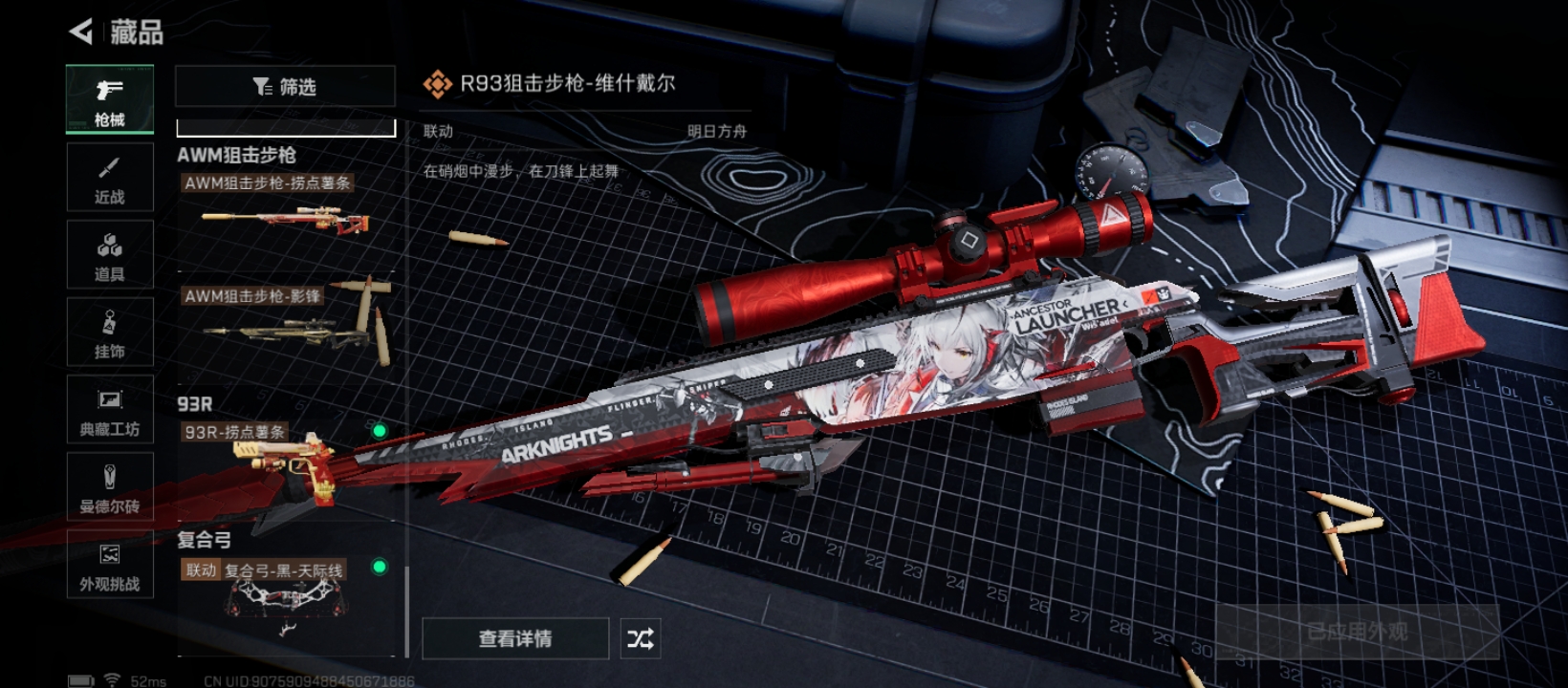Switch to the 枪械 category tab
The width and height of the screenshot is (1568, 688).
click(110, 99)
